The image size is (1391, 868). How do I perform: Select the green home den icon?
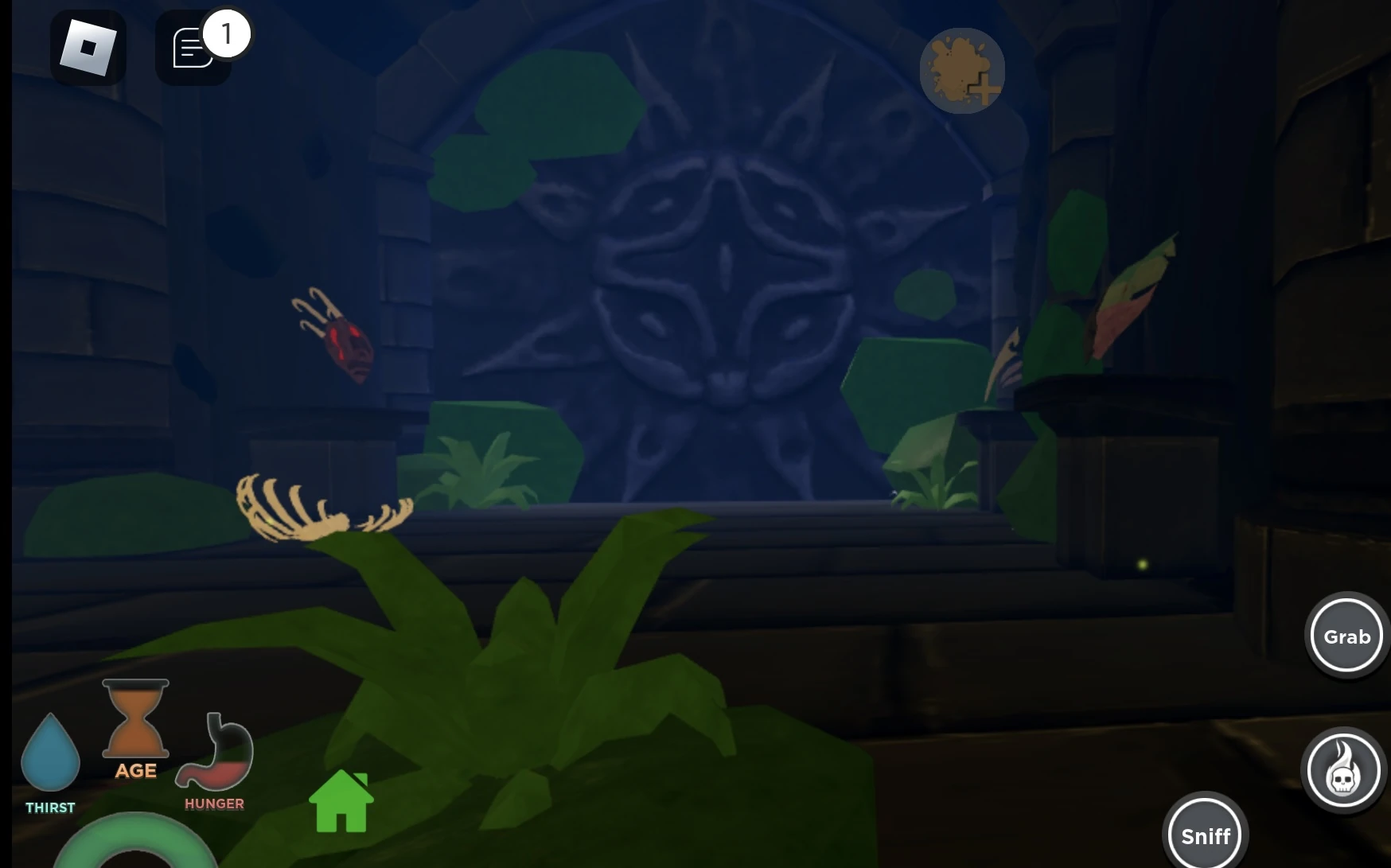tap(343, 802)
